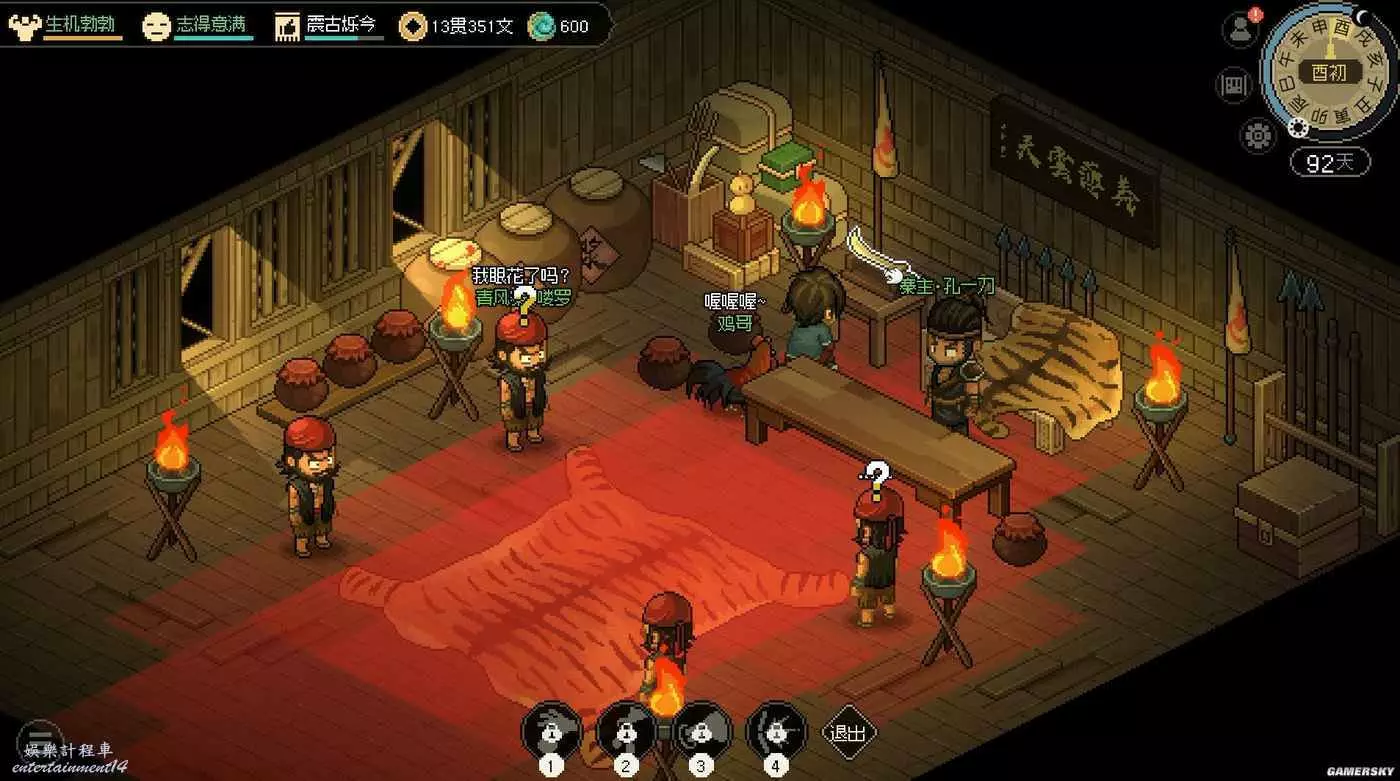This screenshot has width=1400, height=781.
Task: Open the character panel with alert badge
Action: 1240,29
